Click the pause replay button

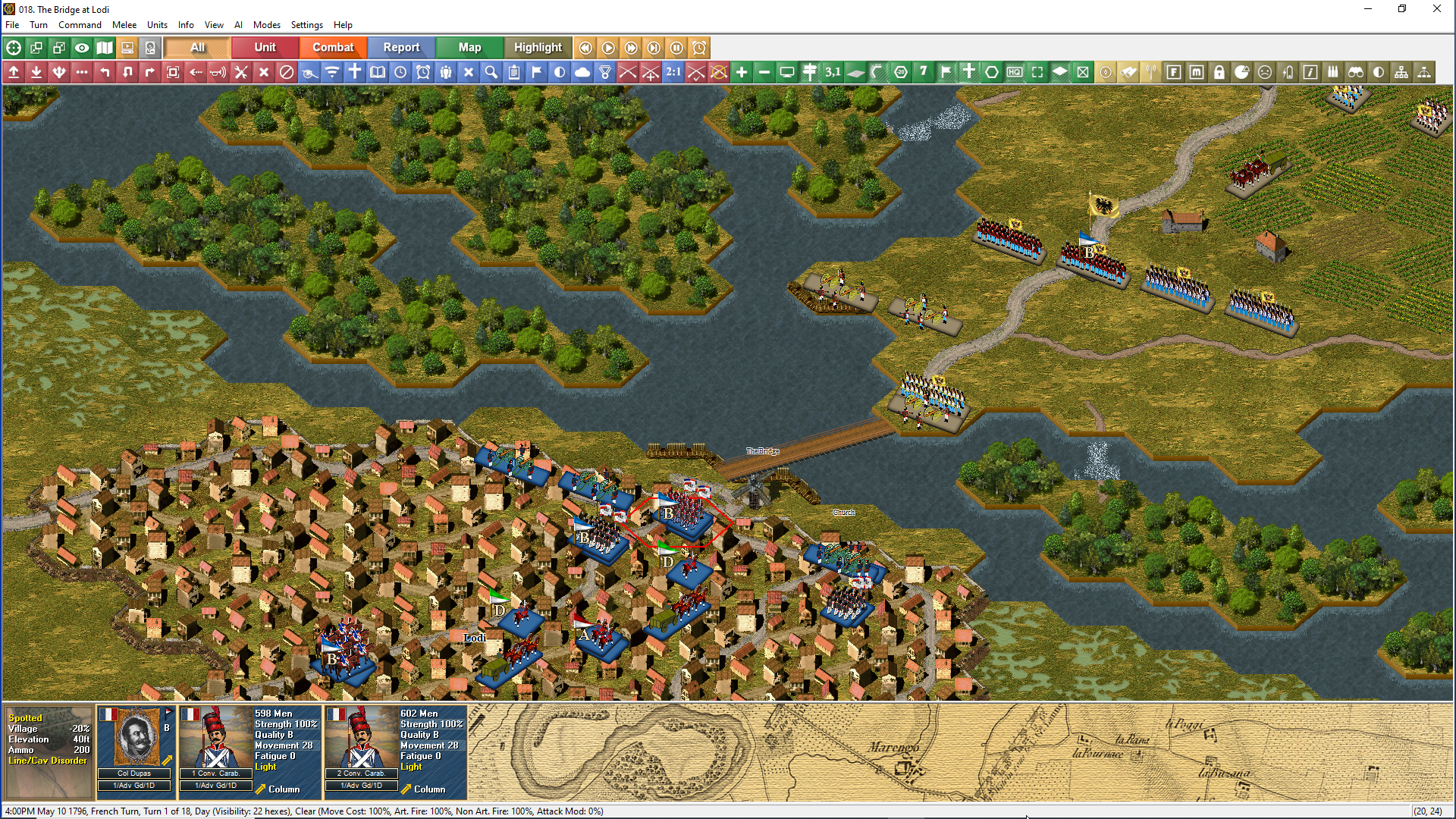(x=676, y=48)
